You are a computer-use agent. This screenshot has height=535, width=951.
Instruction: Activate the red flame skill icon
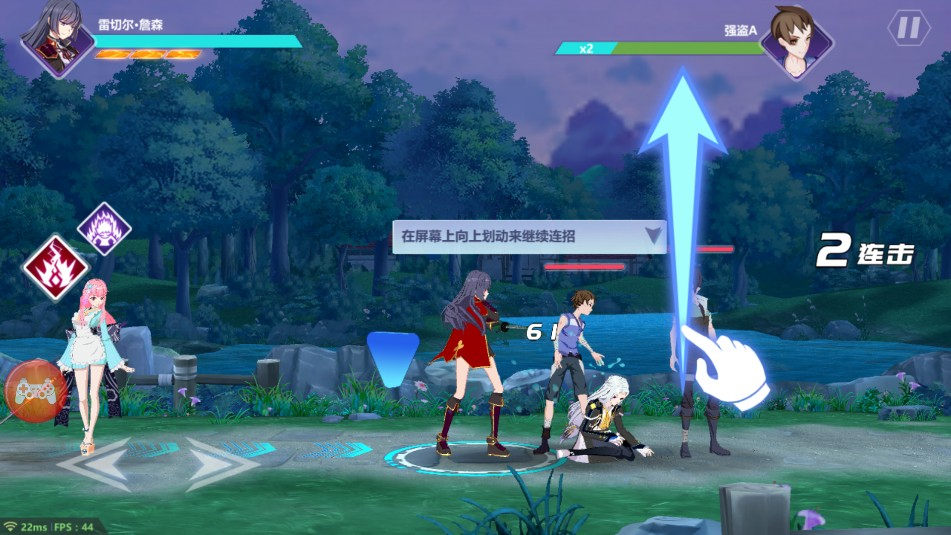point(56,267)
